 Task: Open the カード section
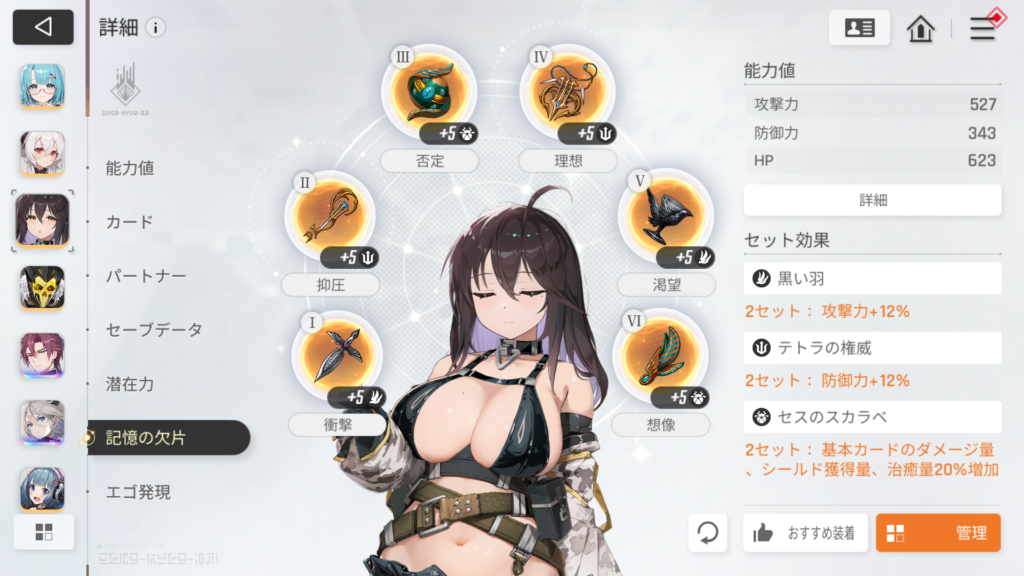tap(130, 222)
